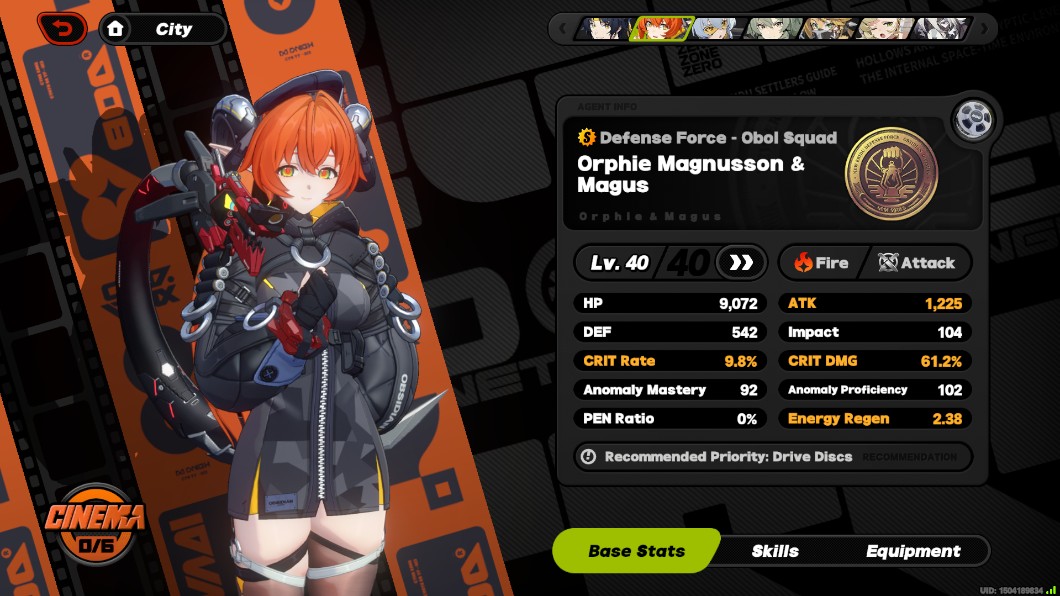Choose the silver-blue-haired agent portrait
Image resolution: width=1060 pixels, height=596 pixels.
[x=714, y=28]
